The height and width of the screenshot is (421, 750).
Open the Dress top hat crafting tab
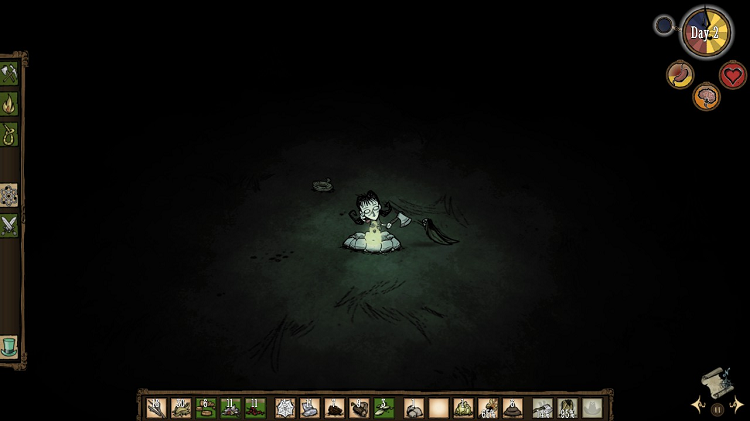[9, 347]
